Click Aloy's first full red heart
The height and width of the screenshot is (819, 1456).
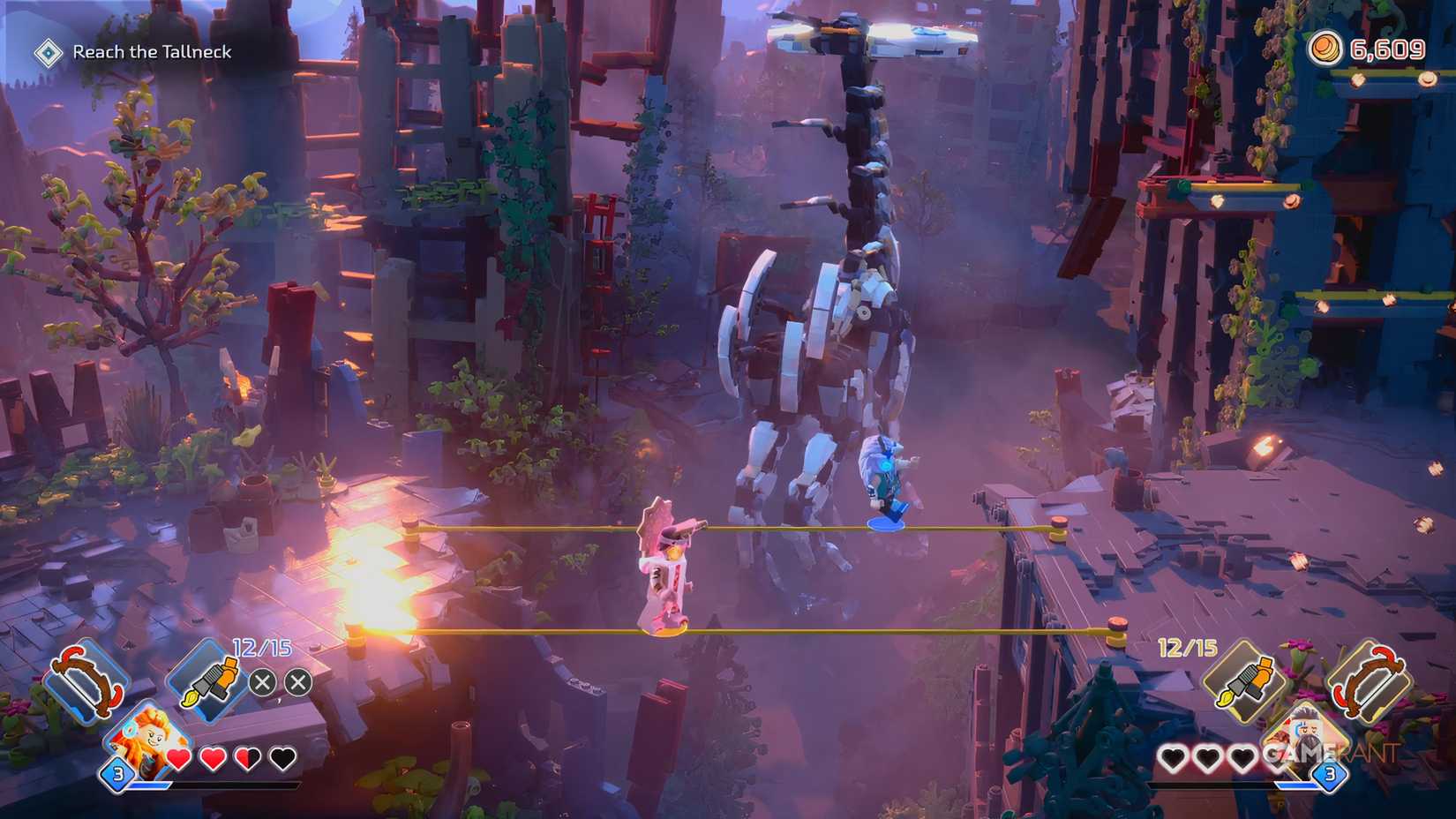pos(176,757)
